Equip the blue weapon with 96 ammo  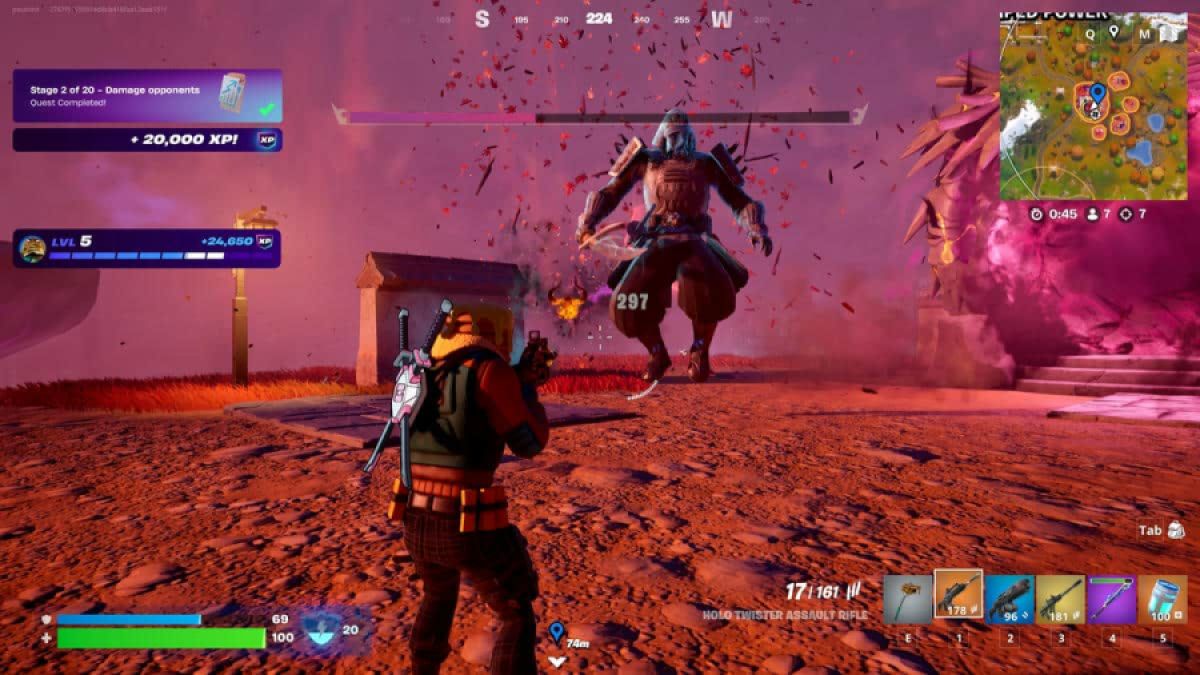click(1009, 598)
